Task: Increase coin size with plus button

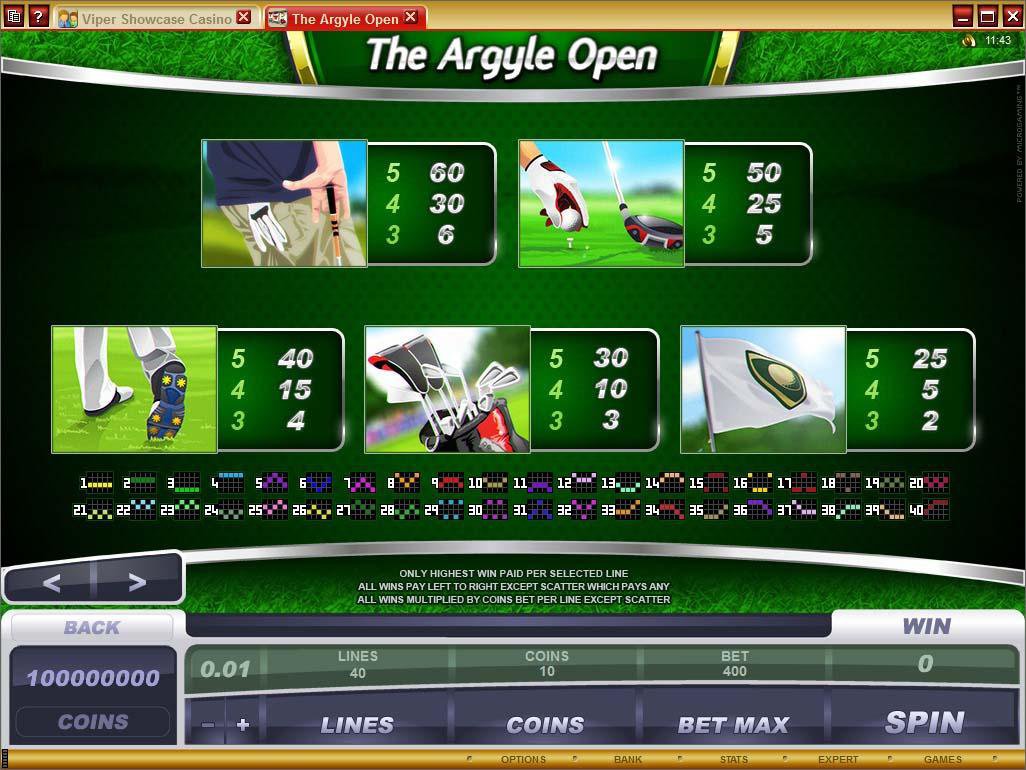Action: tap(242, 725)
